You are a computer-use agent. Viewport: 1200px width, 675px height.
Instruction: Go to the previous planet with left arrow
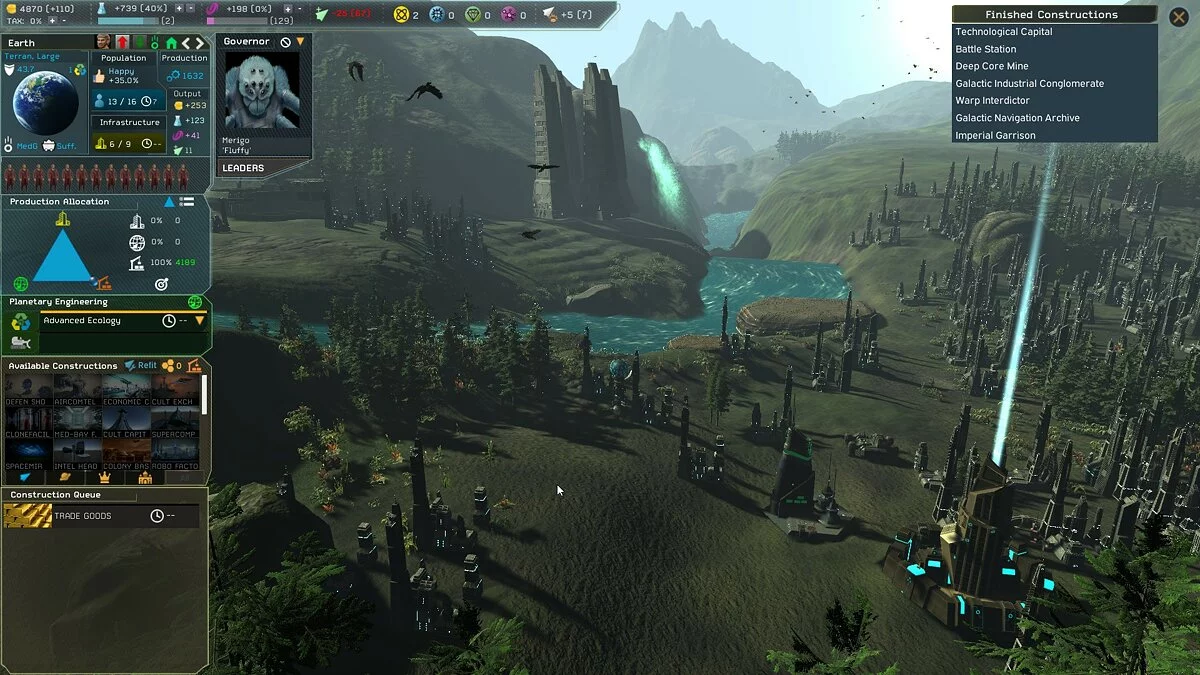[186, 43]
